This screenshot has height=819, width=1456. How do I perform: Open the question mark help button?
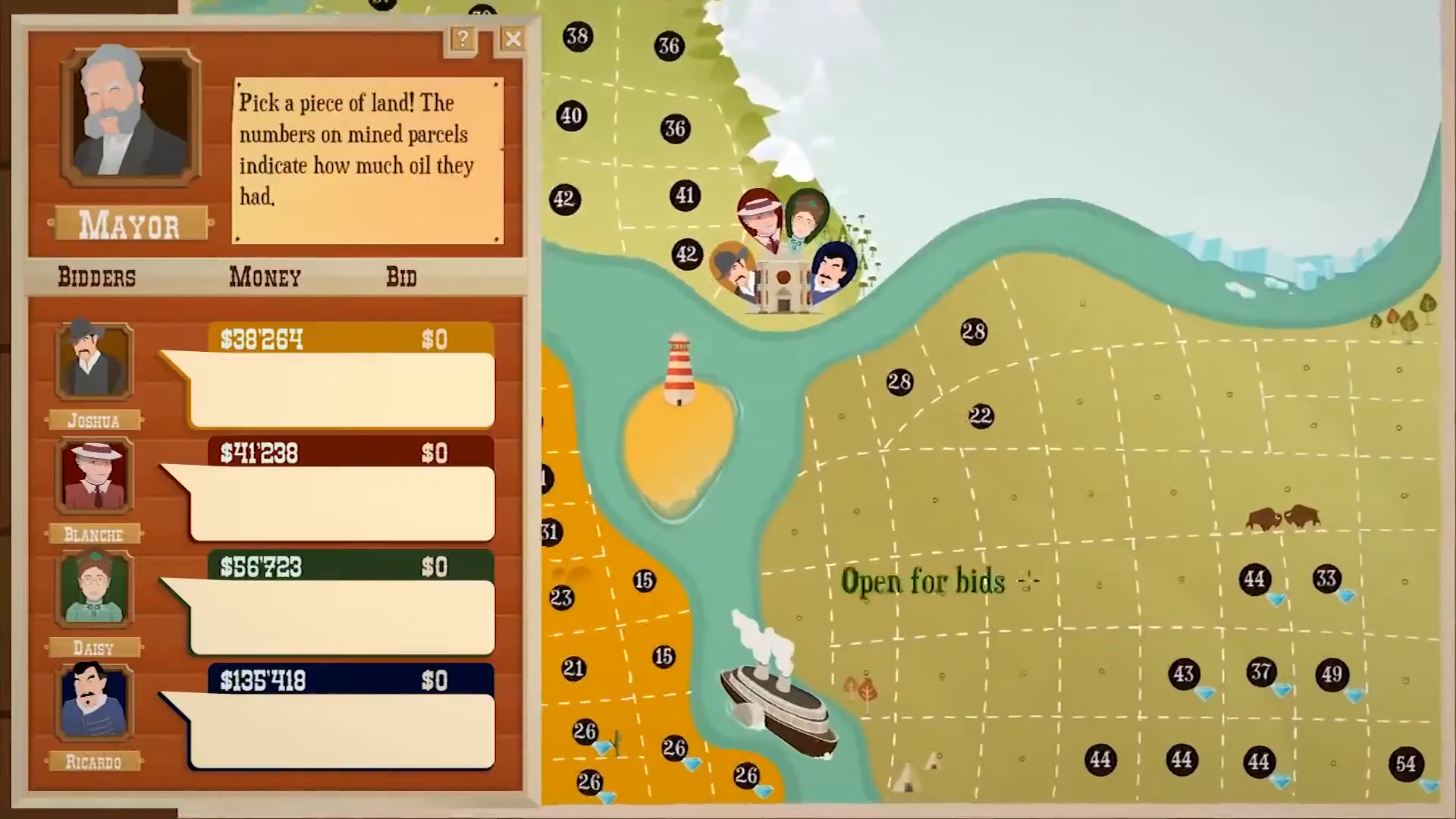[x=462, y=39]
